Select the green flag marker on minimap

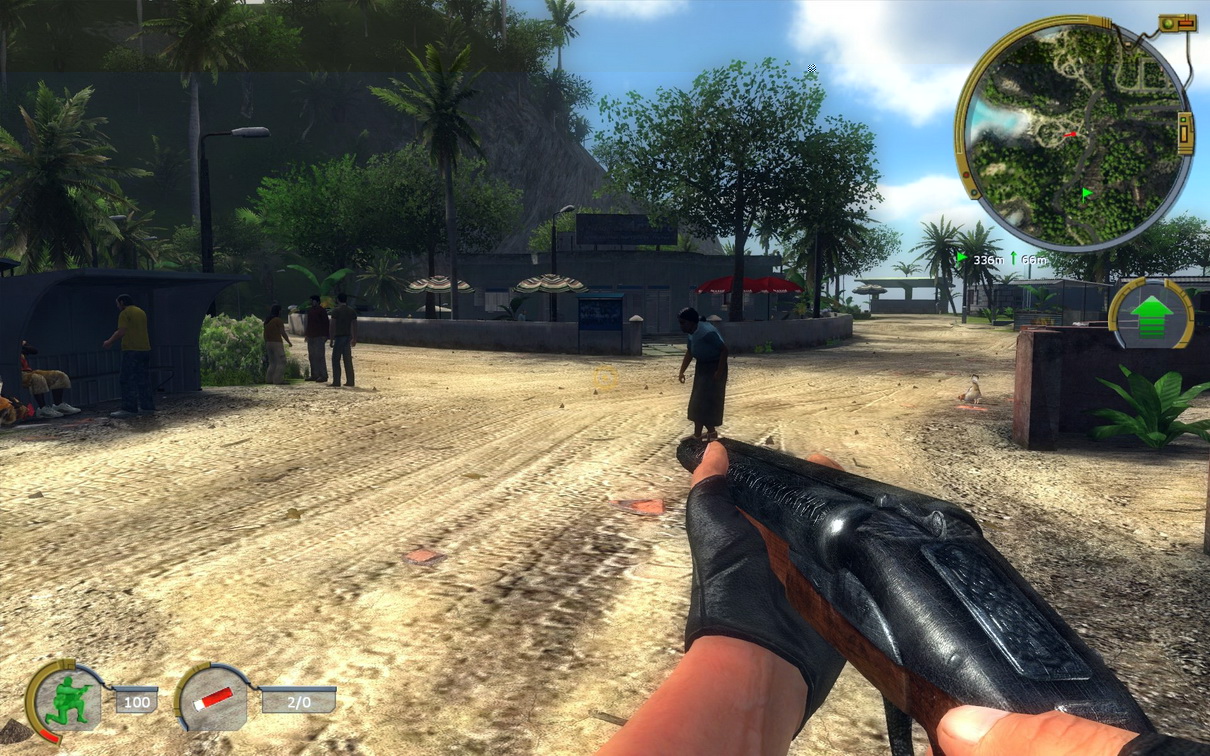[1086, 192]
